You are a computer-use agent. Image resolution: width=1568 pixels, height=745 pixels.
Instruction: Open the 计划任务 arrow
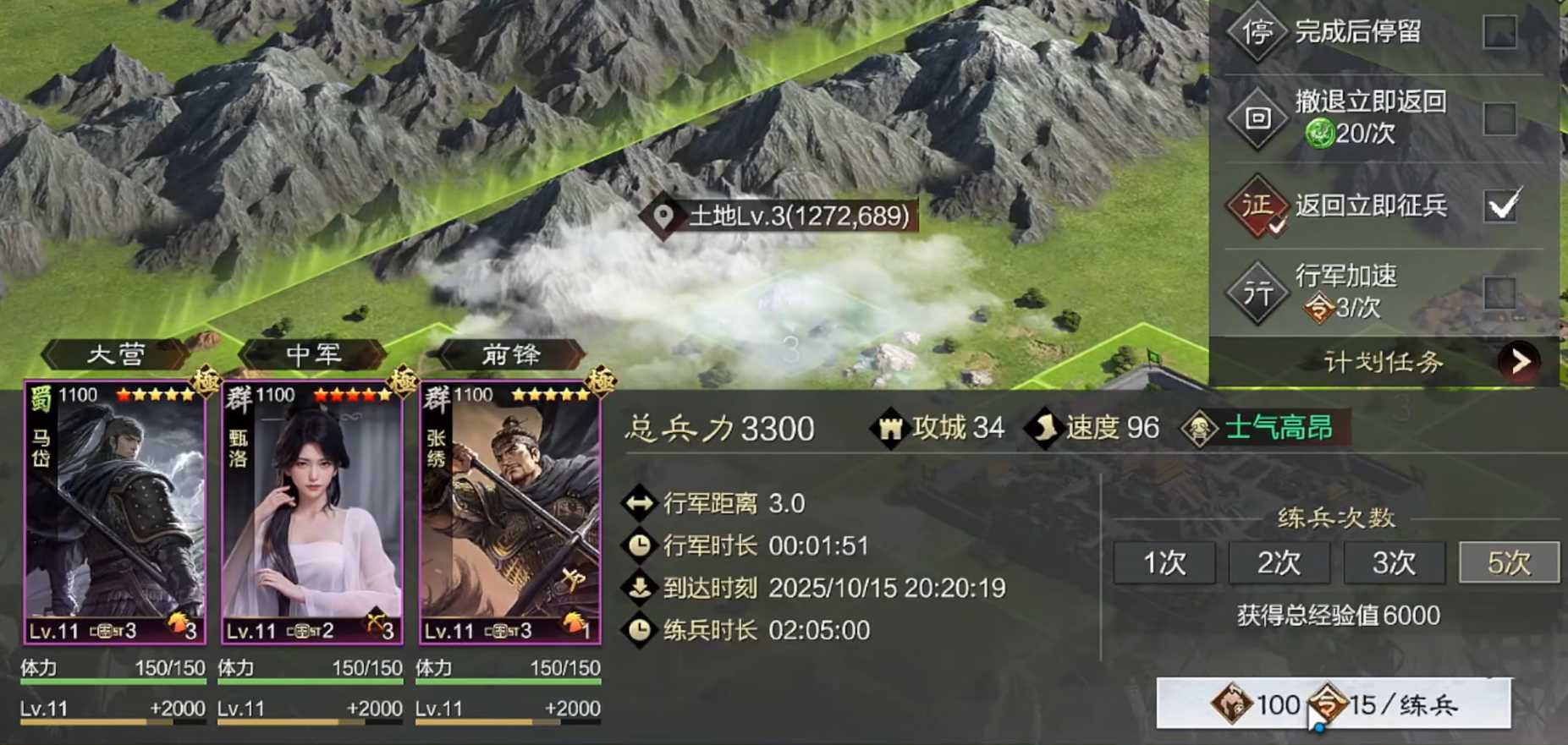click(x=1520, y=362)
